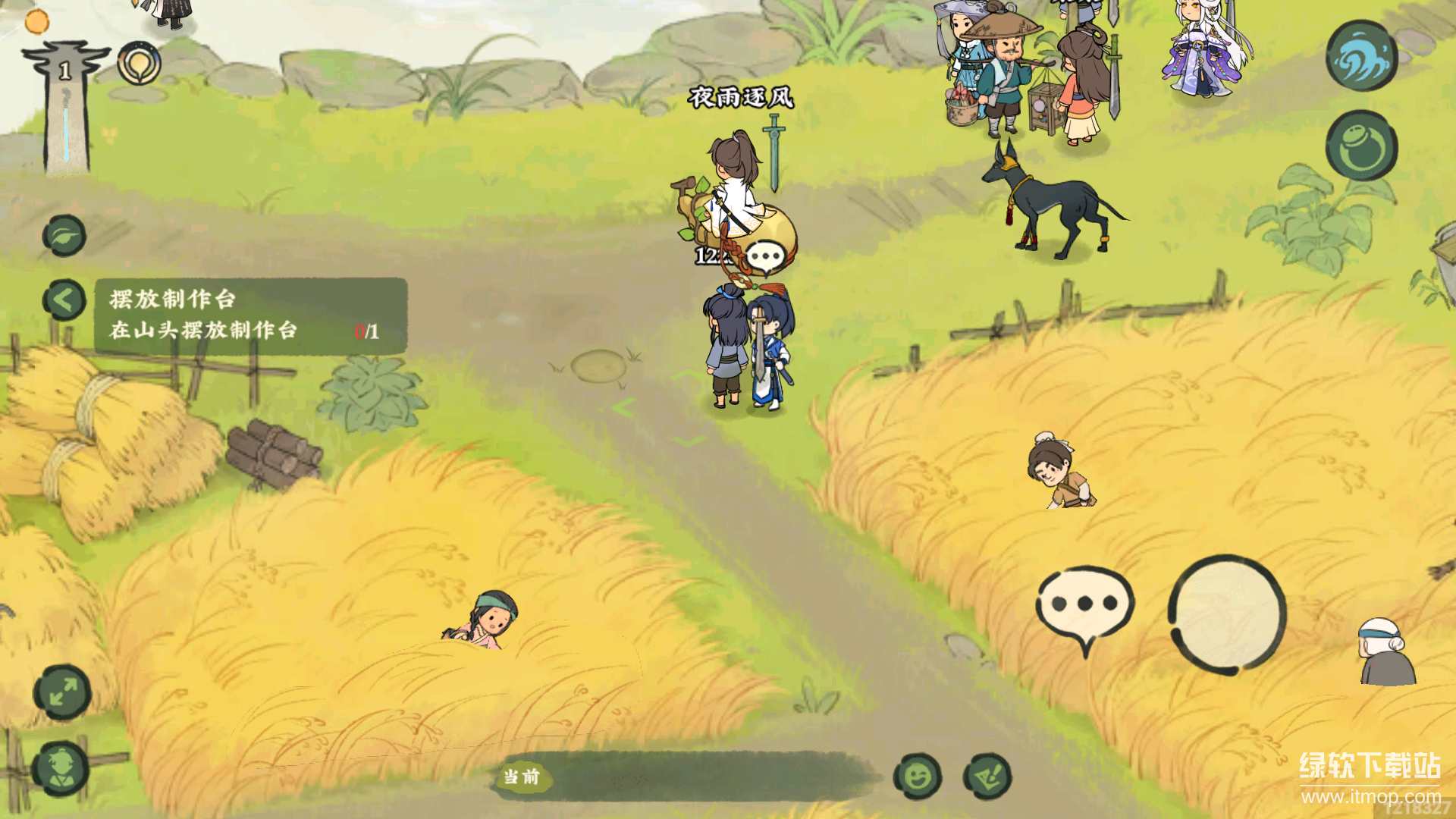This screenshot has width=1456, height=819.
Task: Open the round golden ring icon
Action: [139, 64]
